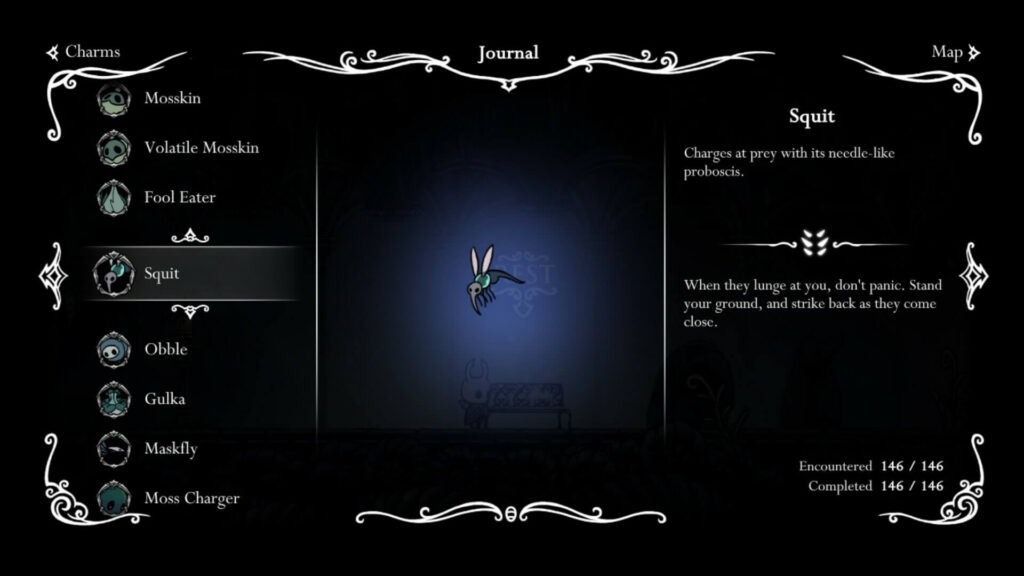1024x576 pixels.
Task: Select the Maskfly entry
Action: [170, 449]
